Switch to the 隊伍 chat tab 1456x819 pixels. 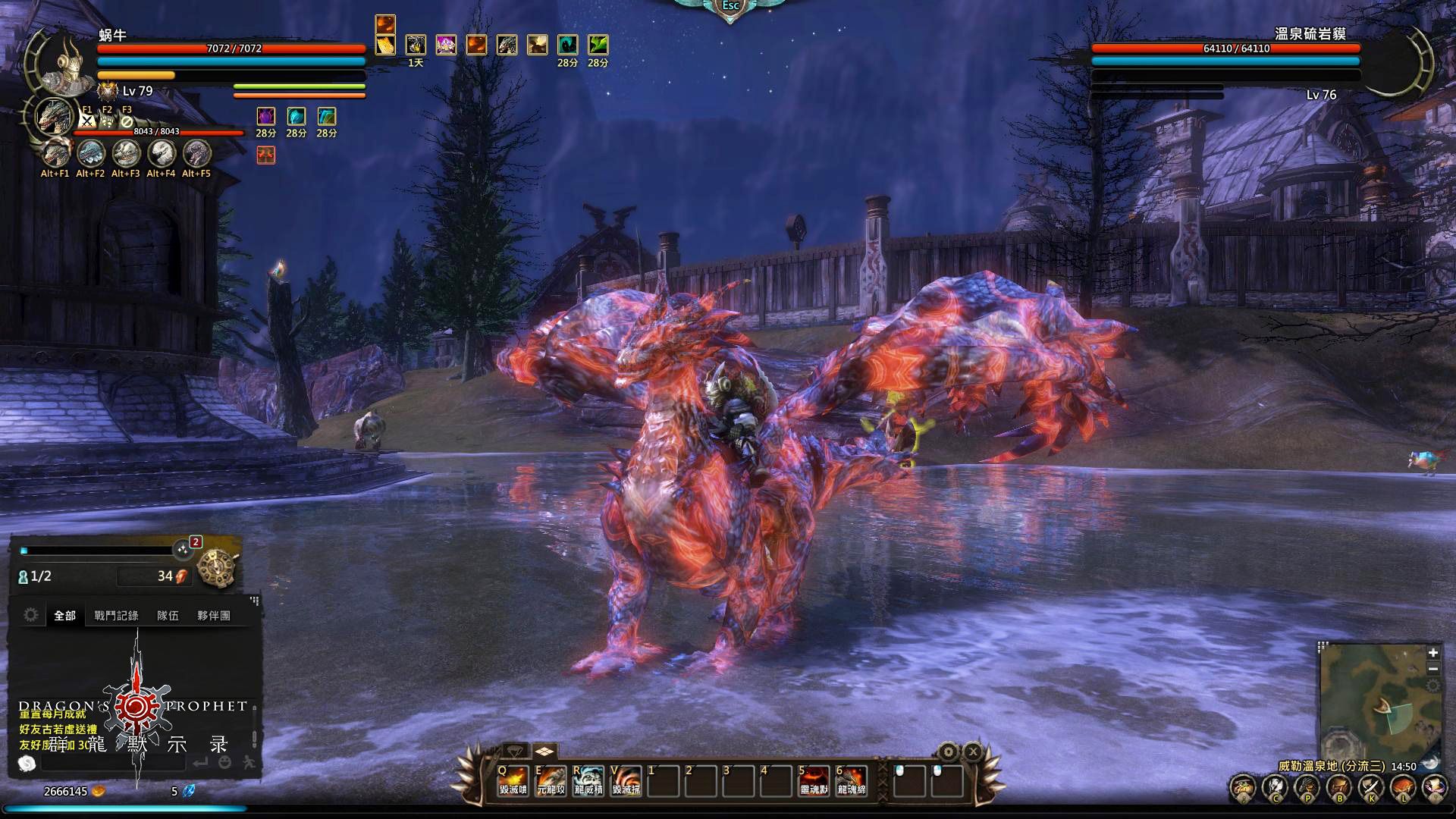(x=168, y=616)
